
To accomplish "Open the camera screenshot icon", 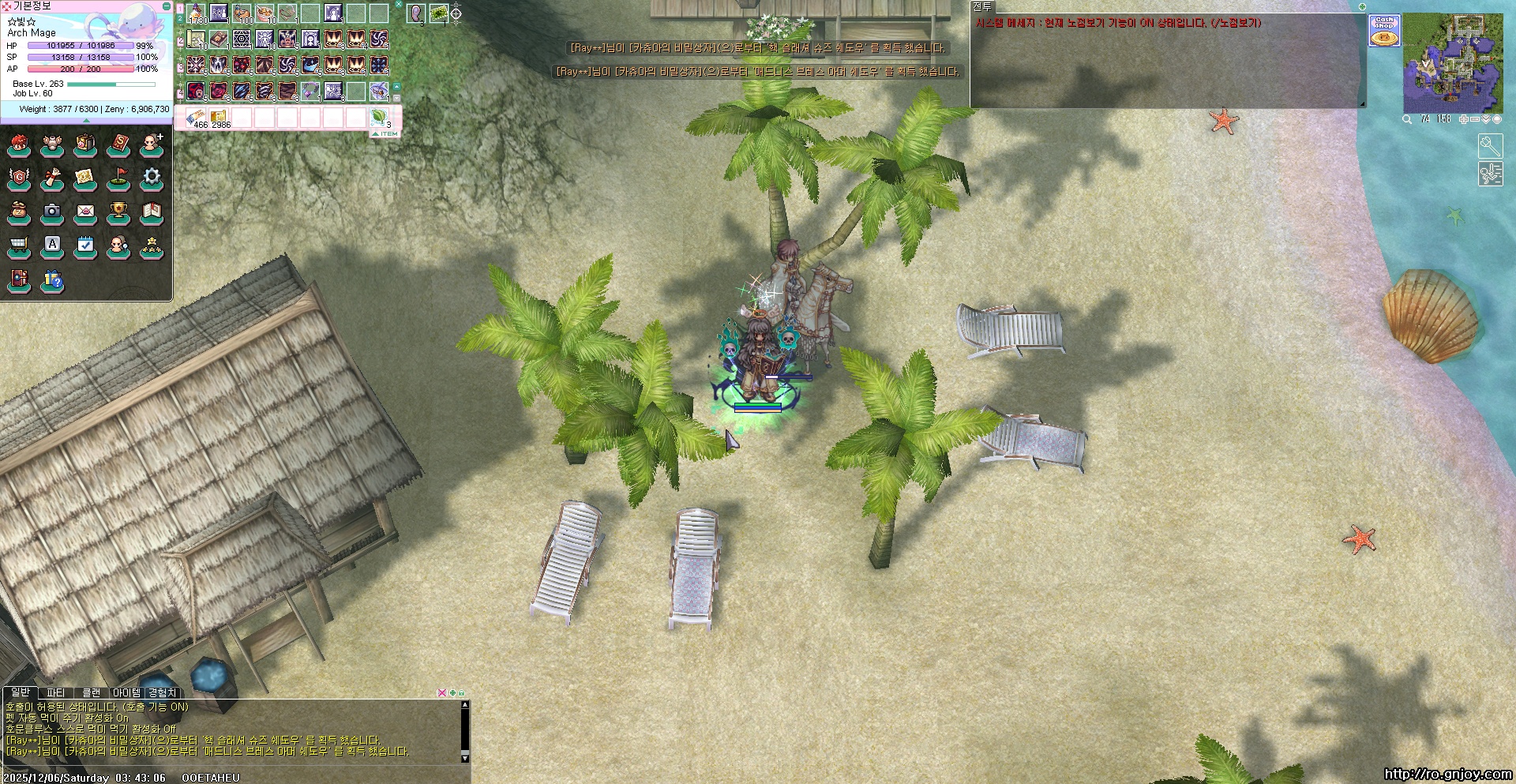I will tap(52, 212).
